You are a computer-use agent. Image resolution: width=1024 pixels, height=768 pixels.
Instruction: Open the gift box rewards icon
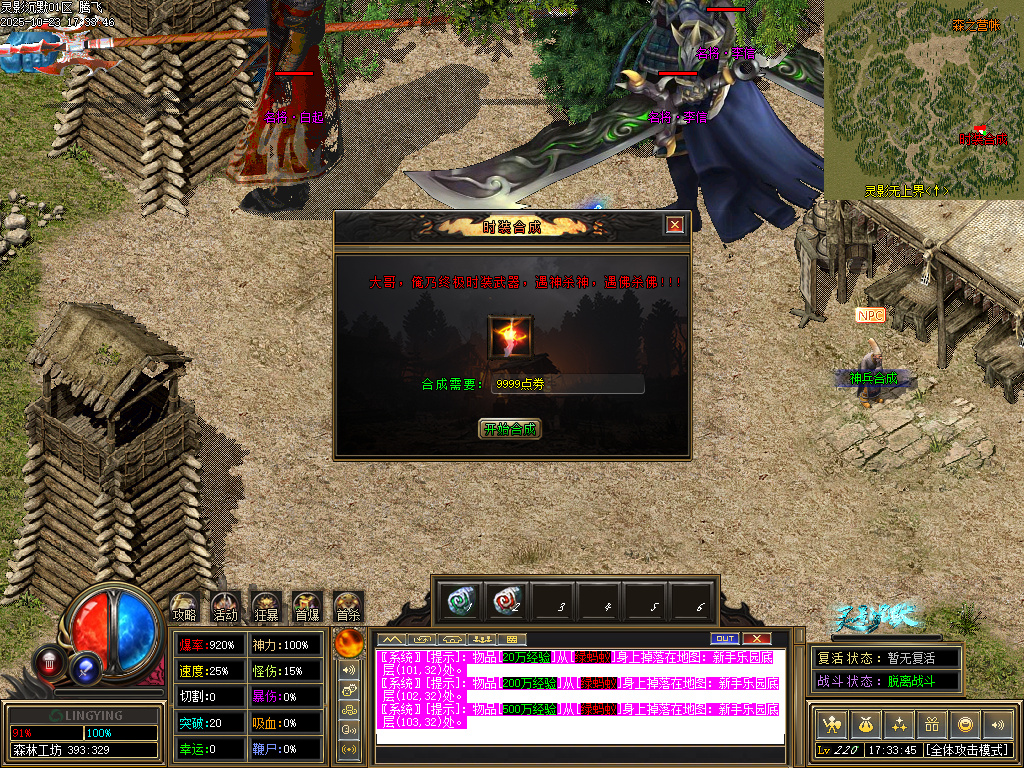pyautogui.click(x=931, y=724)
